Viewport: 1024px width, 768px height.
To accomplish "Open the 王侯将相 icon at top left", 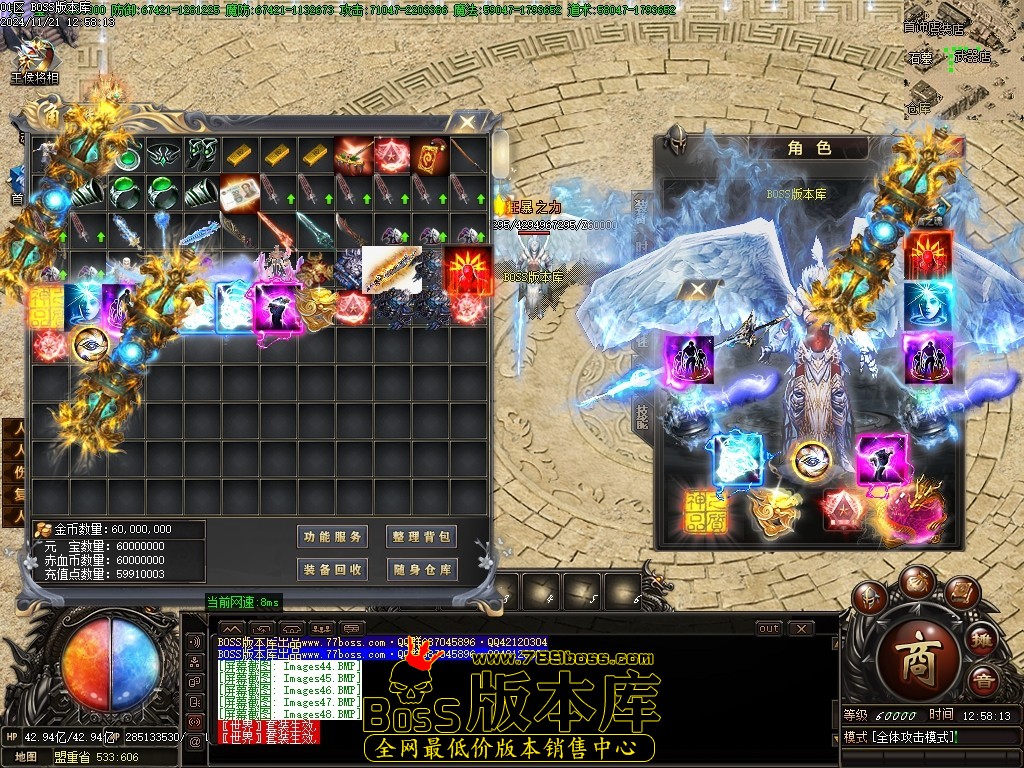I will [x=34, y=55].
